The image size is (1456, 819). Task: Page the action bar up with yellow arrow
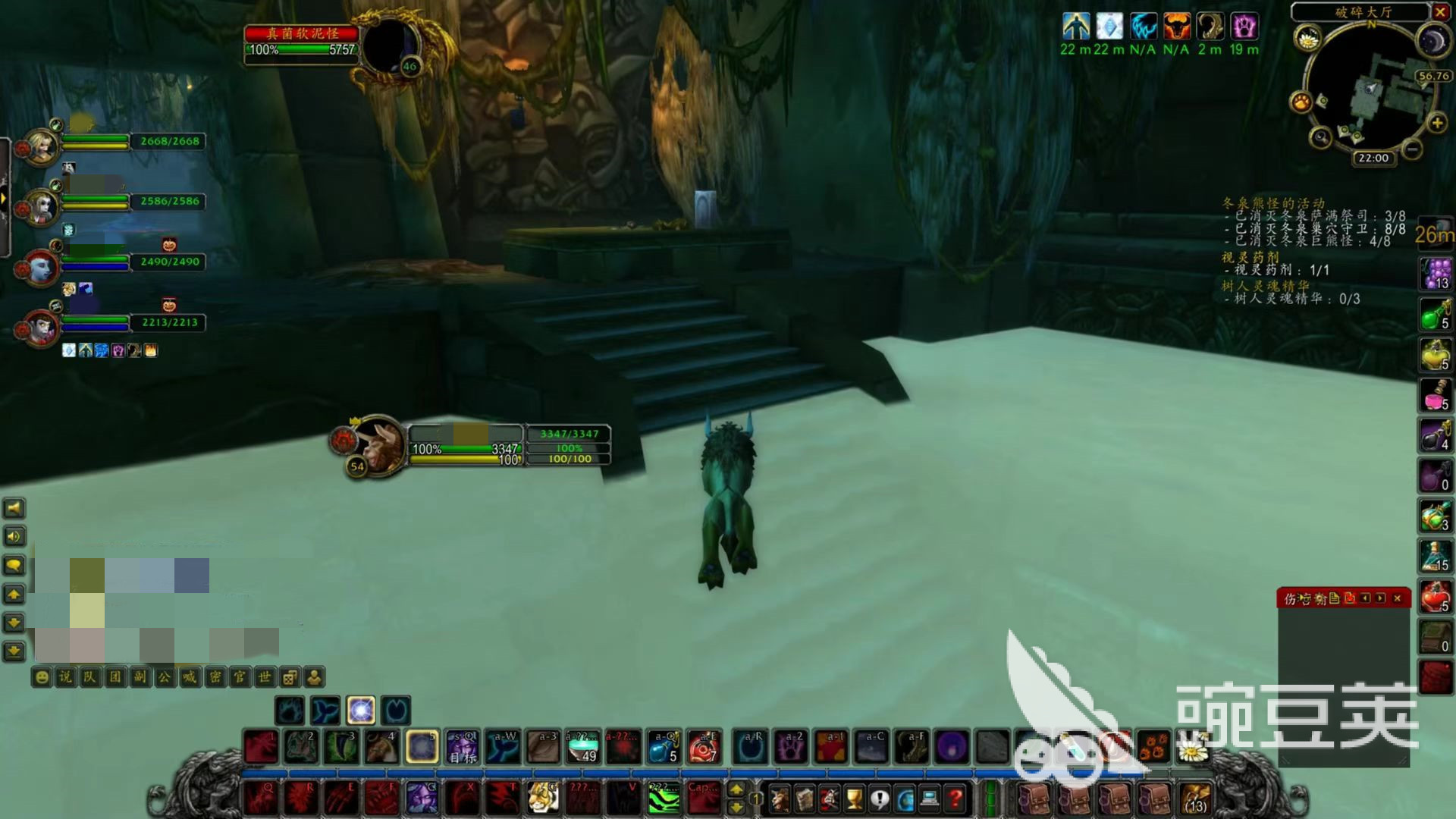coord(736,790)
